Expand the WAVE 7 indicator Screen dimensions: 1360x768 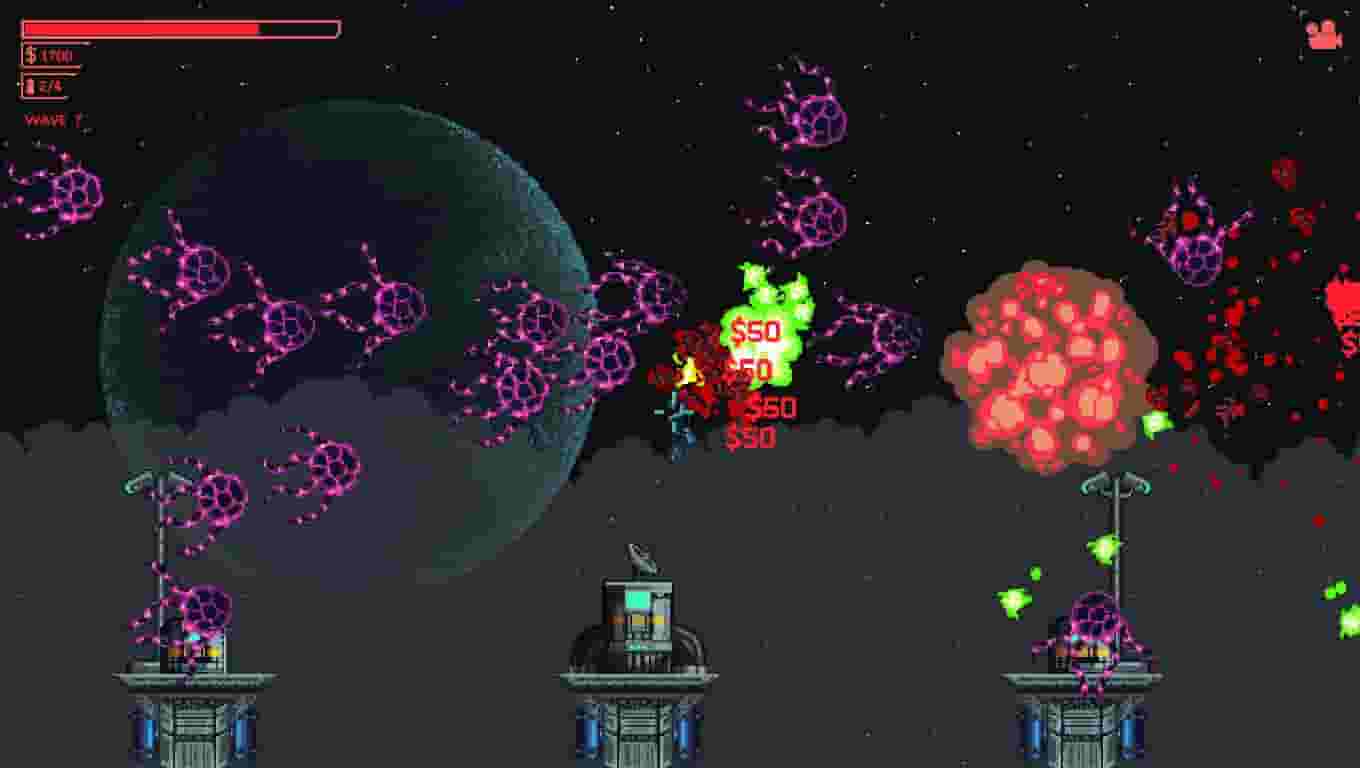pos(52,118)
